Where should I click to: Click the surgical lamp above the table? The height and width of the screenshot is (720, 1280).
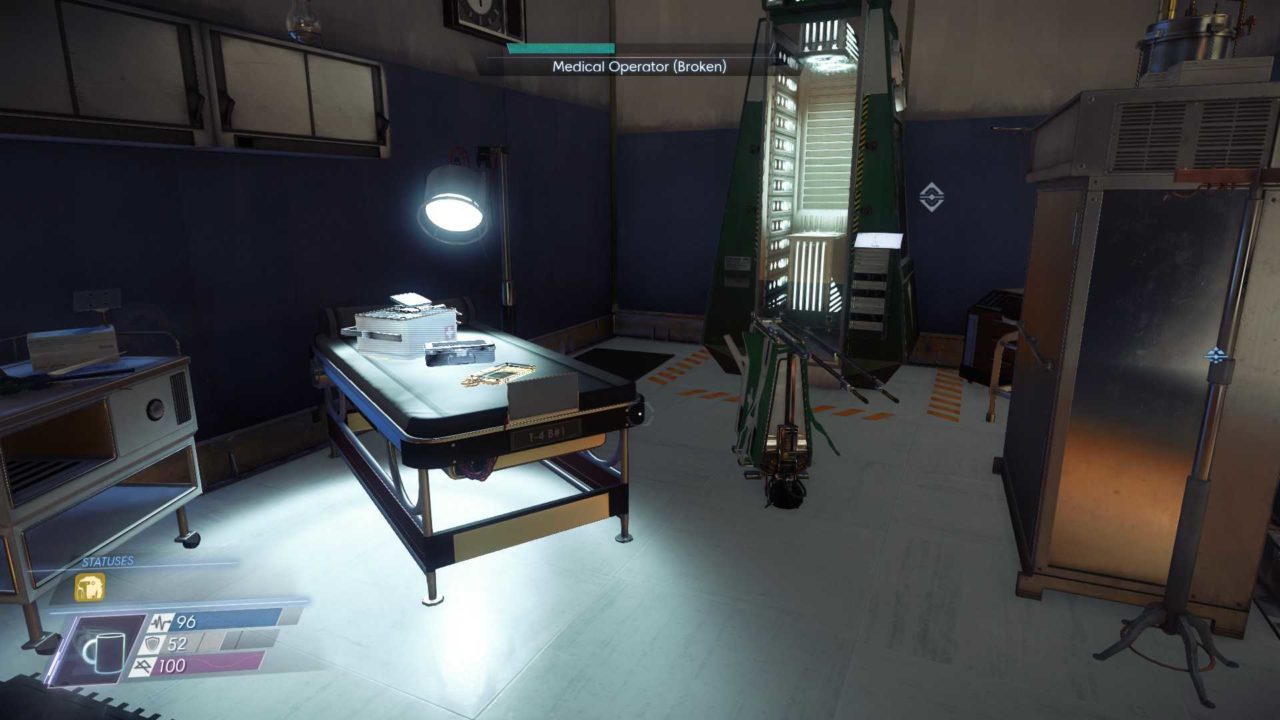pyautogui.click(x=455, y=200)
